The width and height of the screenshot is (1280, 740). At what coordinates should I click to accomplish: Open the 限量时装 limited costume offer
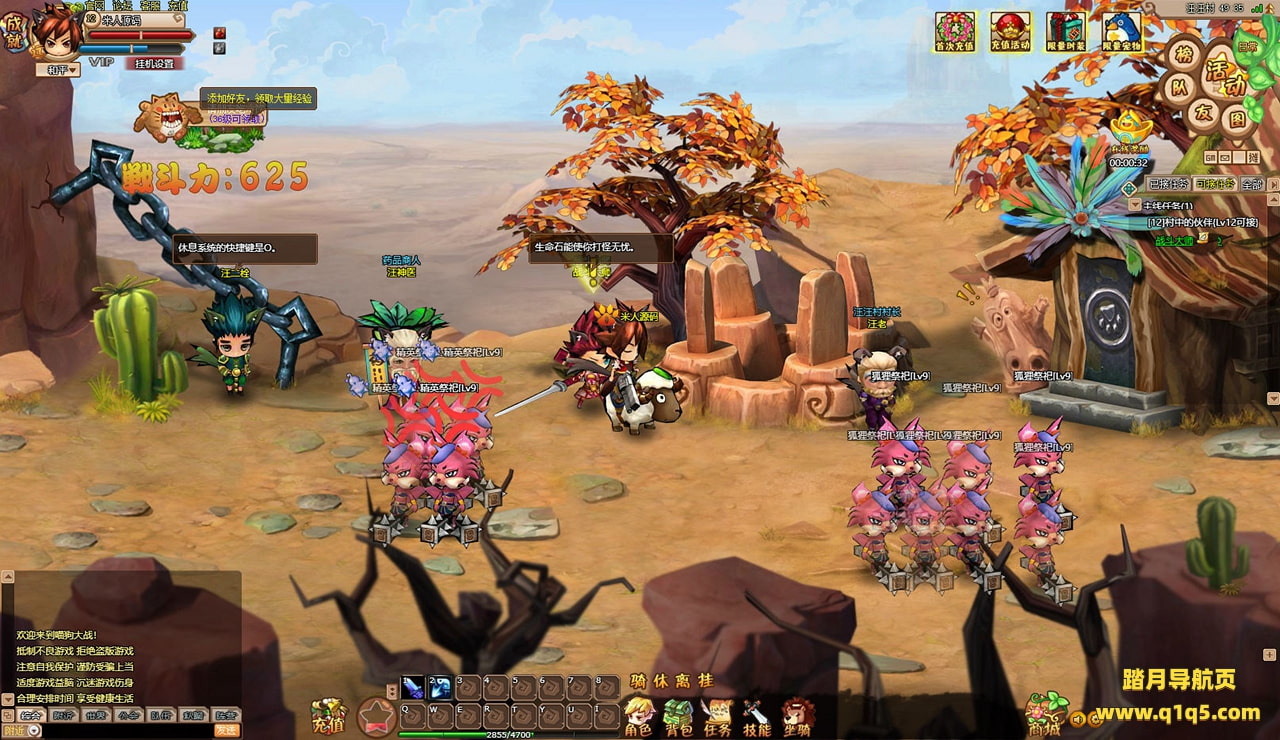tap(1066, 31)
